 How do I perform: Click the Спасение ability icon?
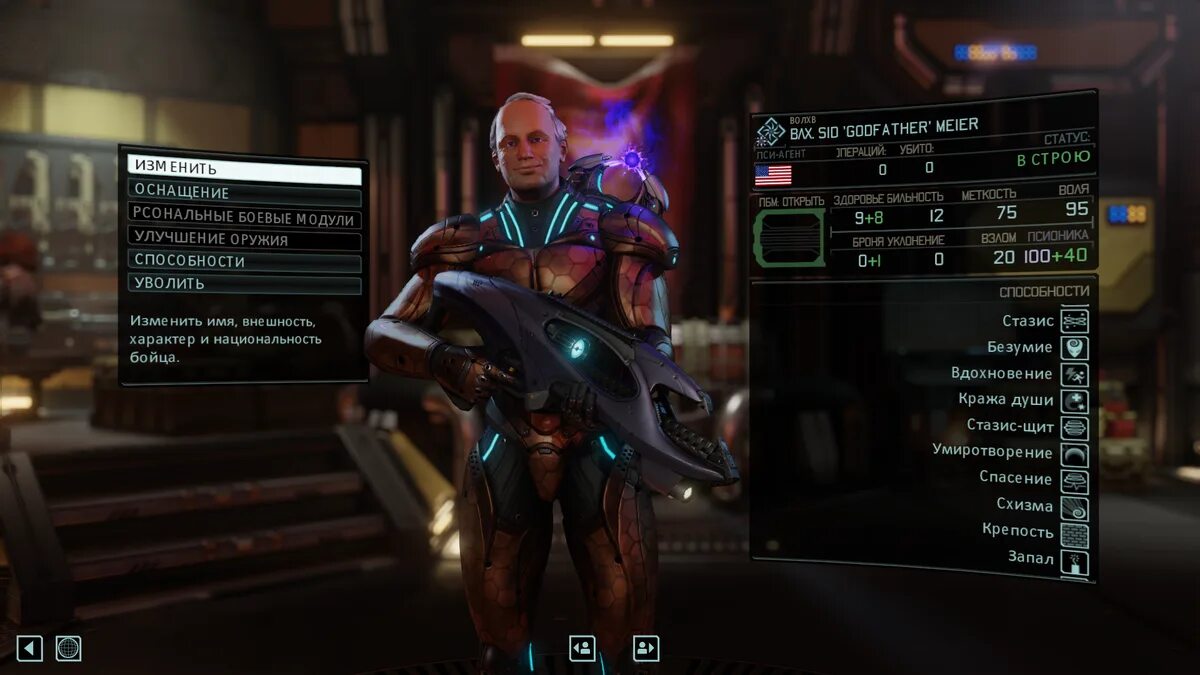1074,481
